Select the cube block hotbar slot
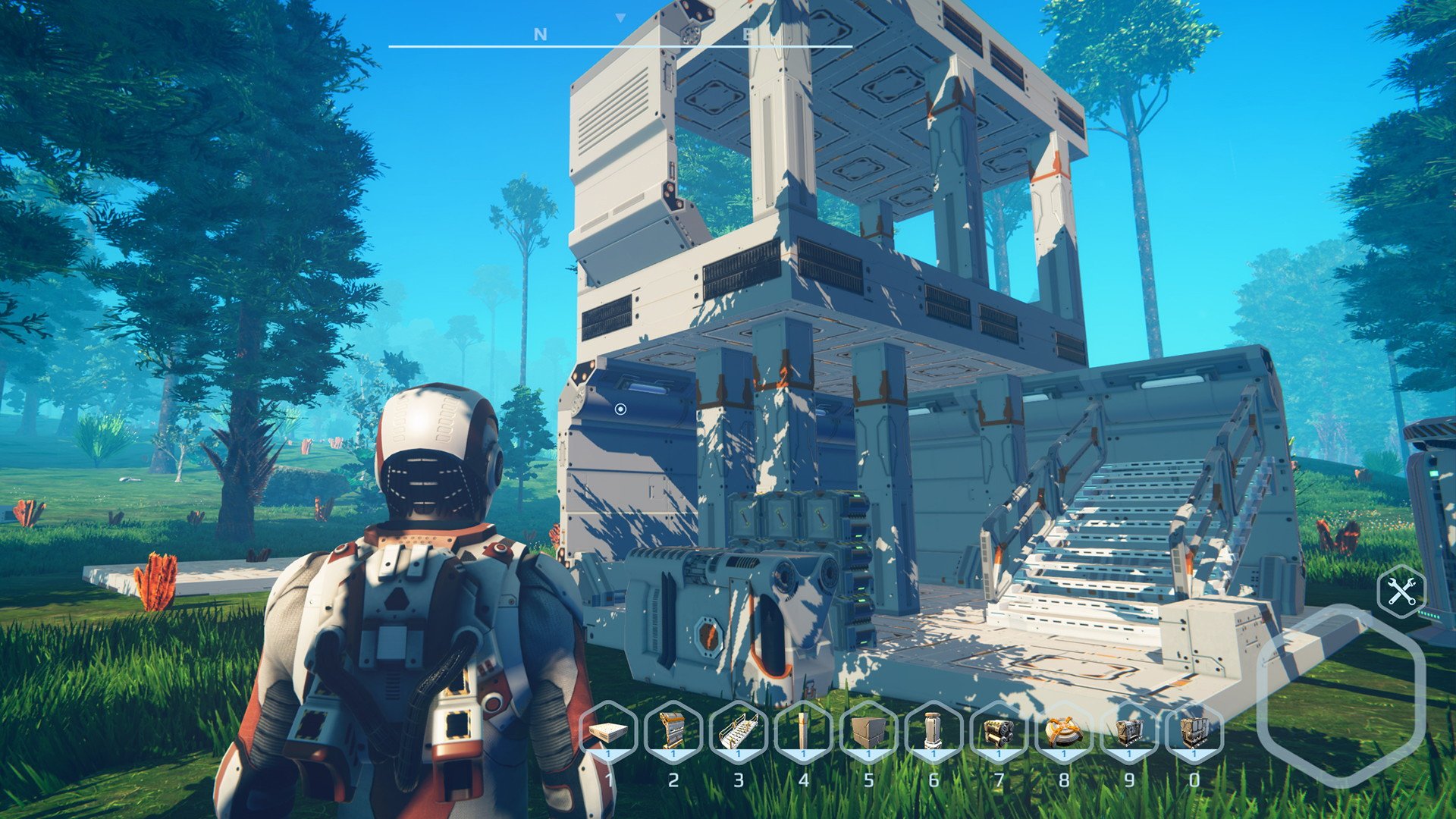1456x819 pixels. [868, 732]
